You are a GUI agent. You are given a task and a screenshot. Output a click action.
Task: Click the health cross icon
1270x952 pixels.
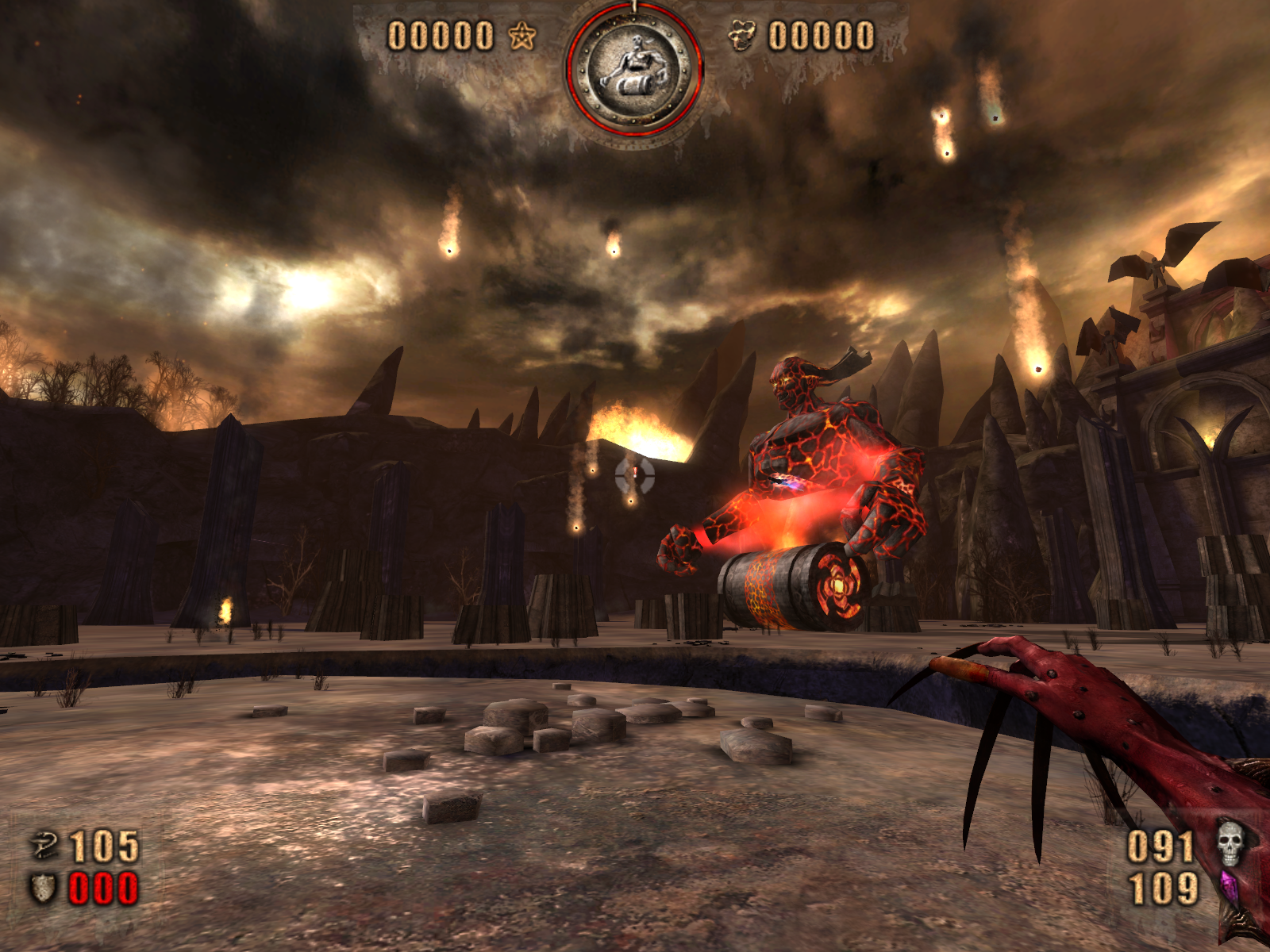(44, 846)
